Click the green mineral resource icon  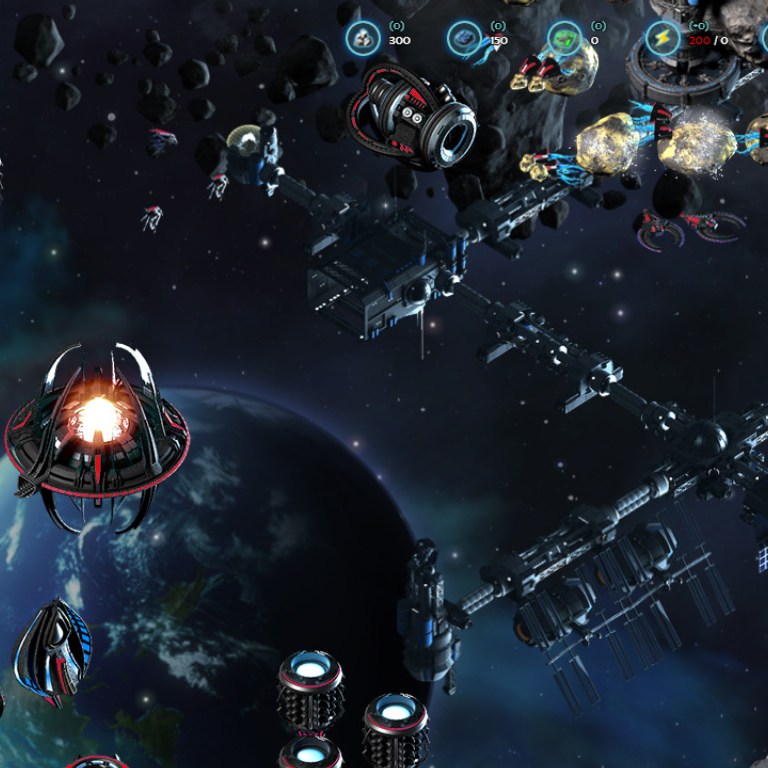point(565,39)
